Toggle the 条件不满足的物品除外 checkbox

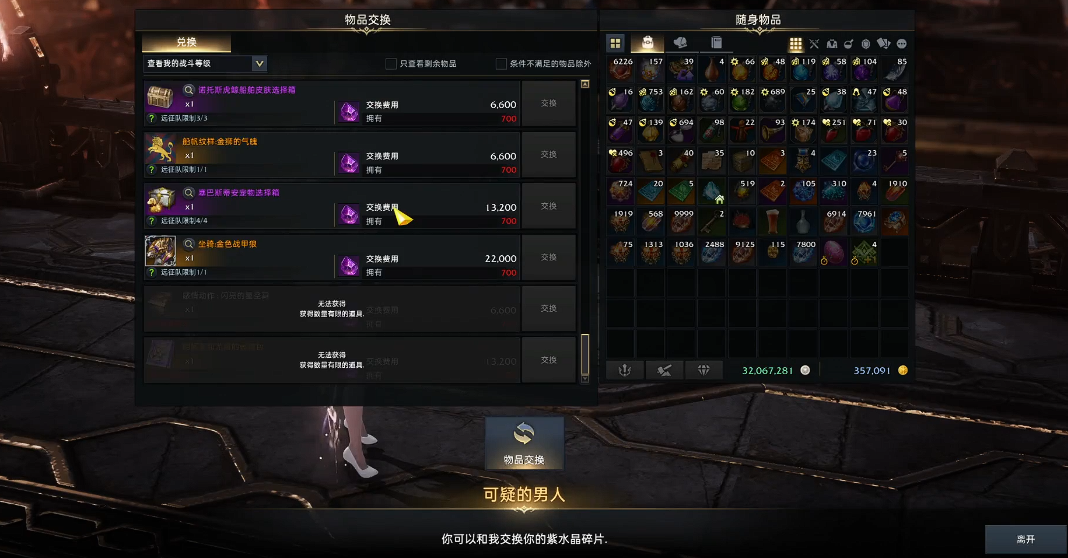point(501,64)
